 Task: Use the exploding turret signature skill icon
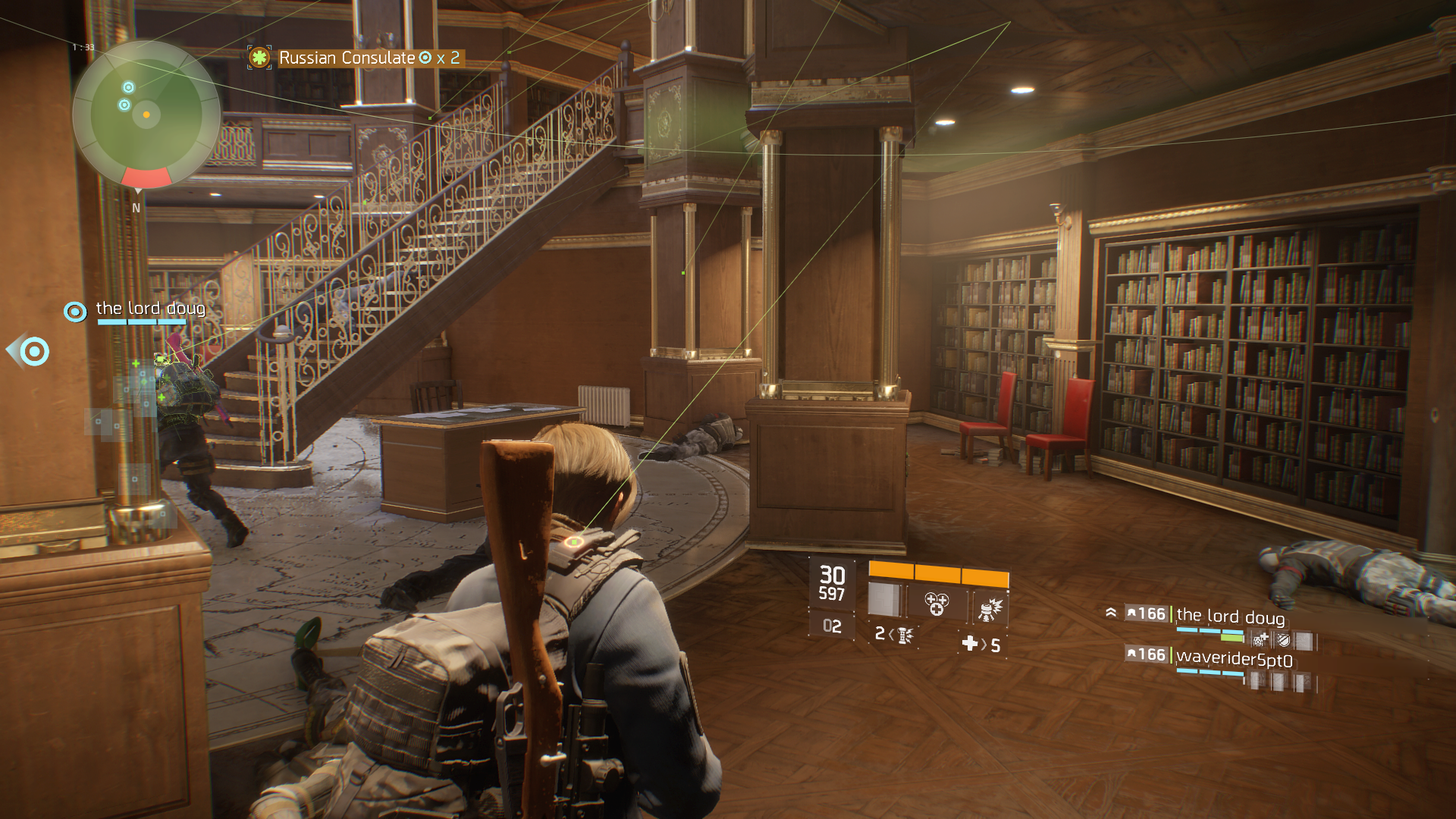pos(989,607)
